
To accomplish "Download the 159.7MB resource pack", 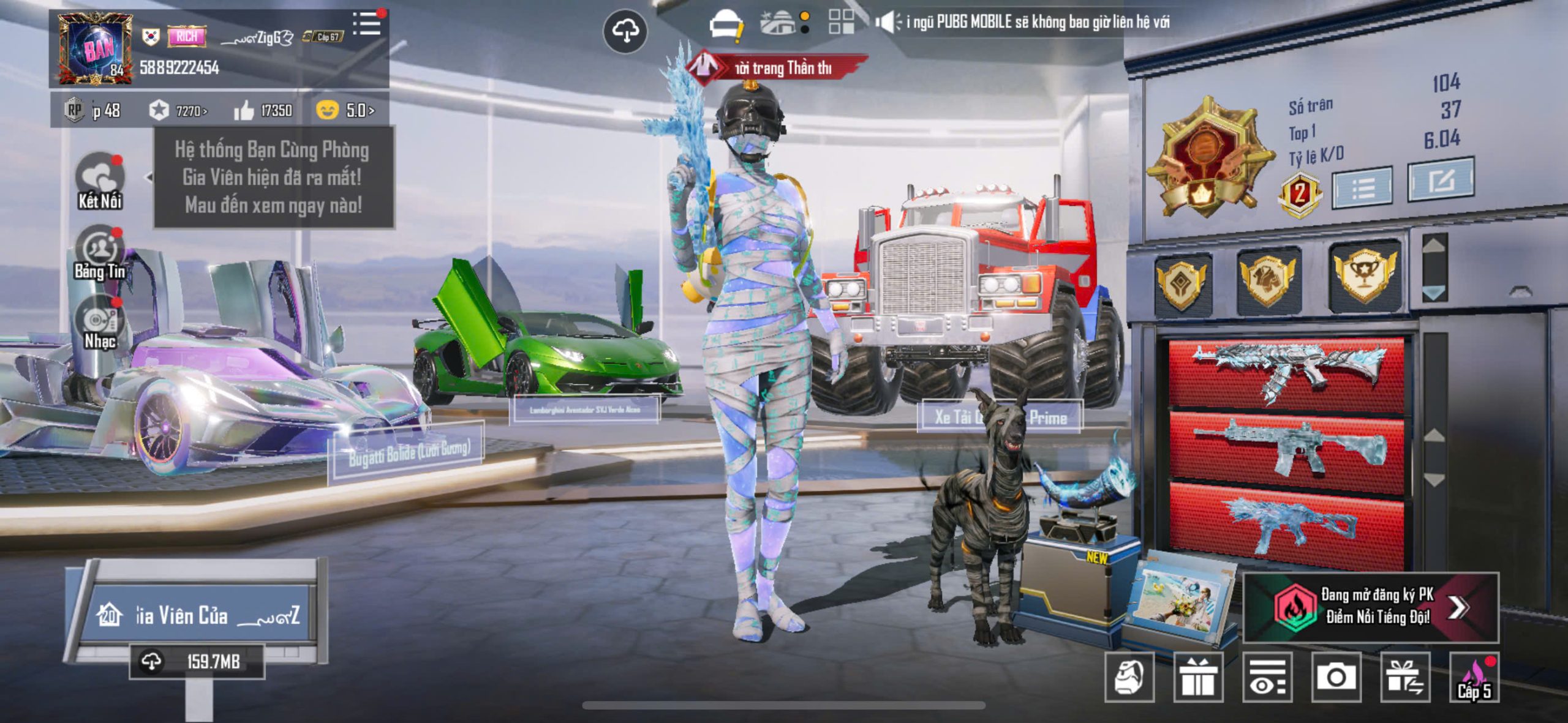I will (197, 662).
